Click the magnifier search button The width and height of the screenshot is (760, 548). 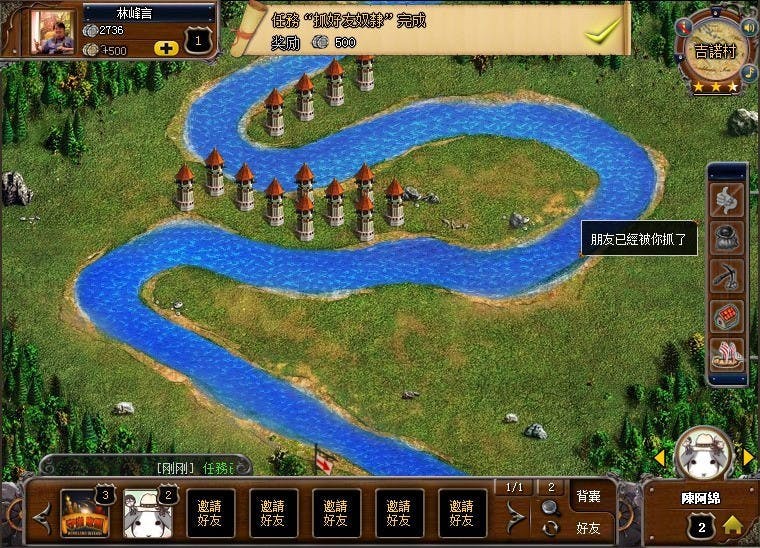(550, 507)
